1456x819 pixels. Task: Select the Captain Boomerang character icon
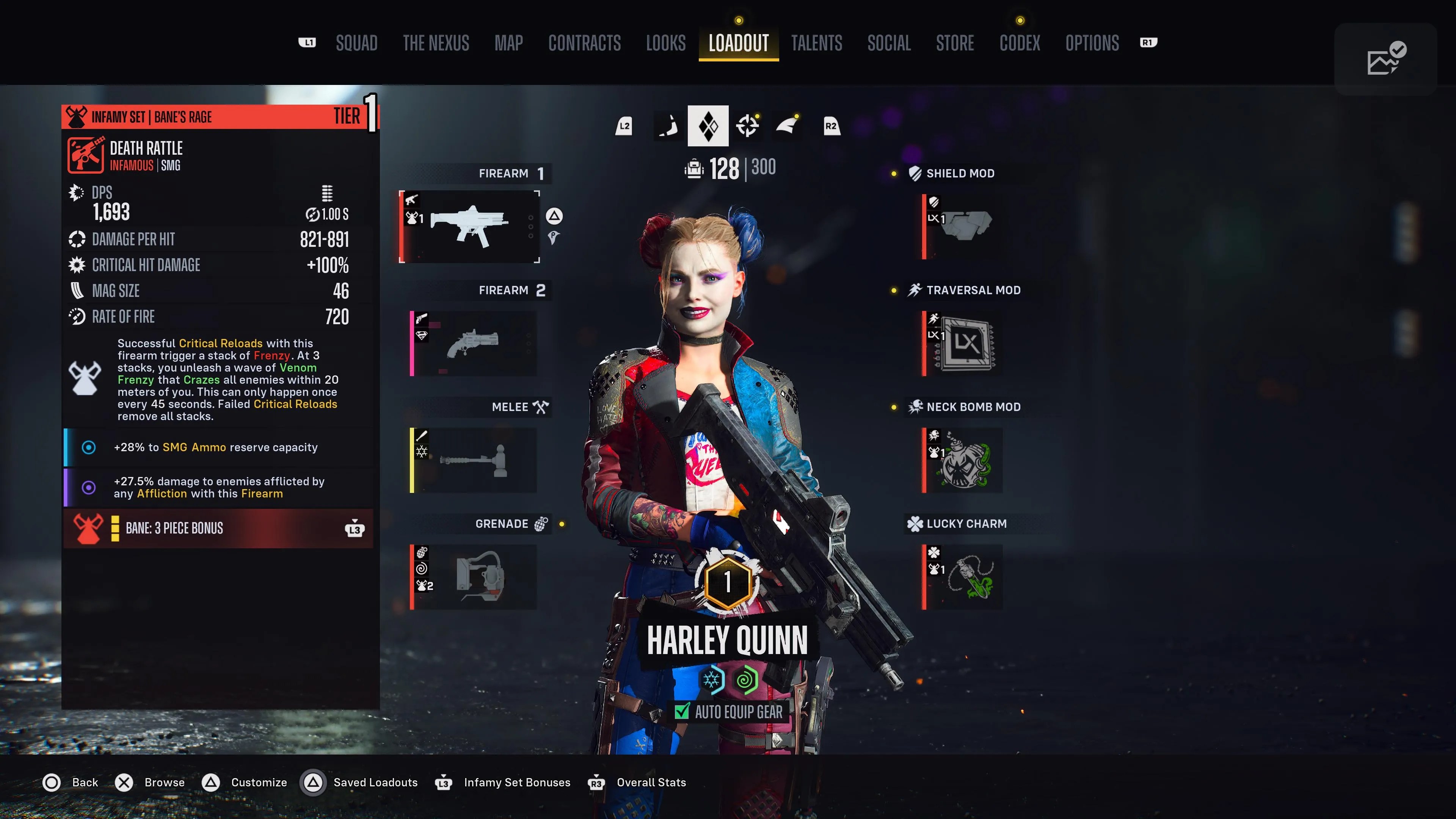pyautogui.click(x=668, y=126)
